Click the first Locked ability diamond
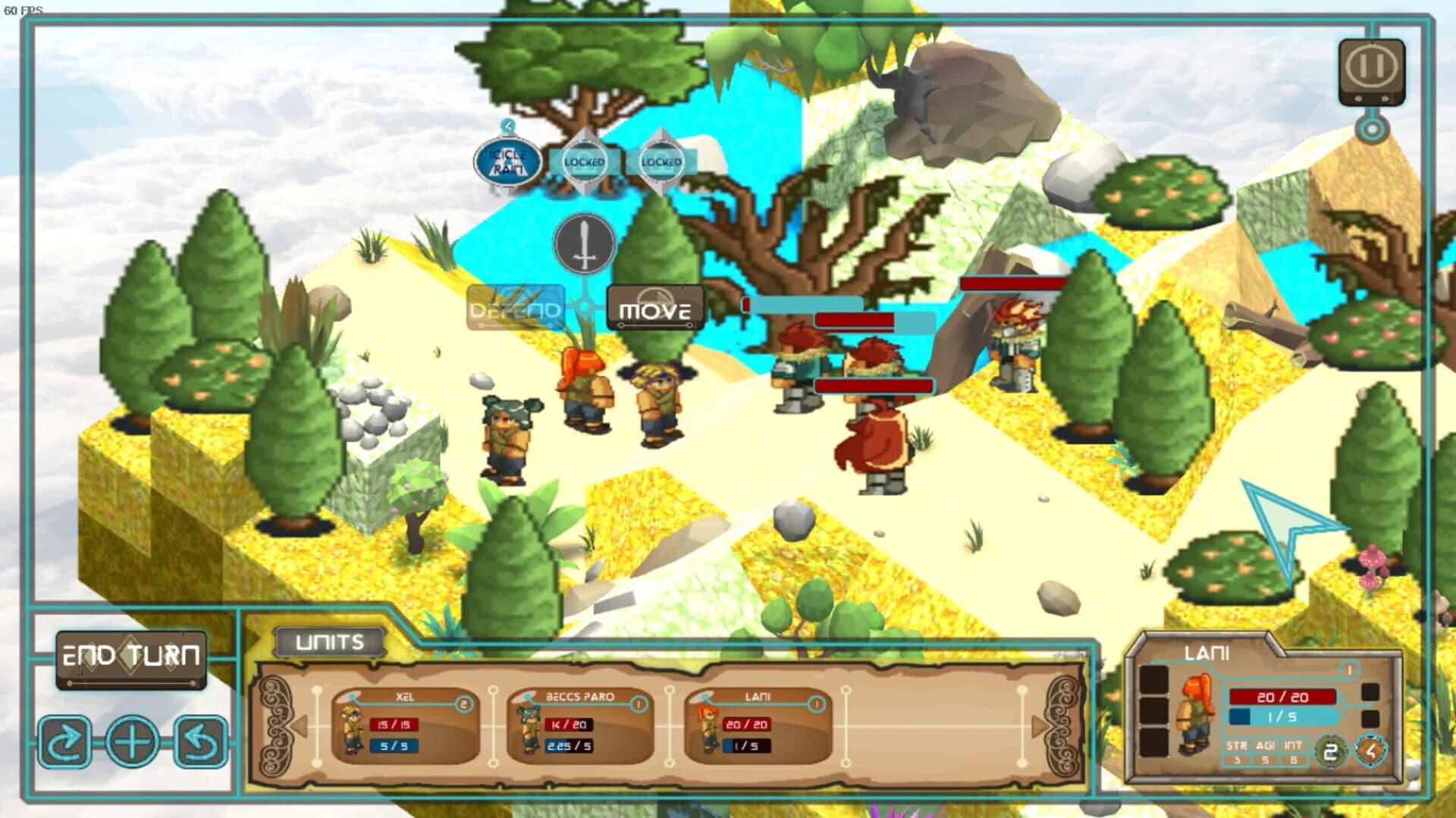This screenshot has width=1456, height=818. 584,161
